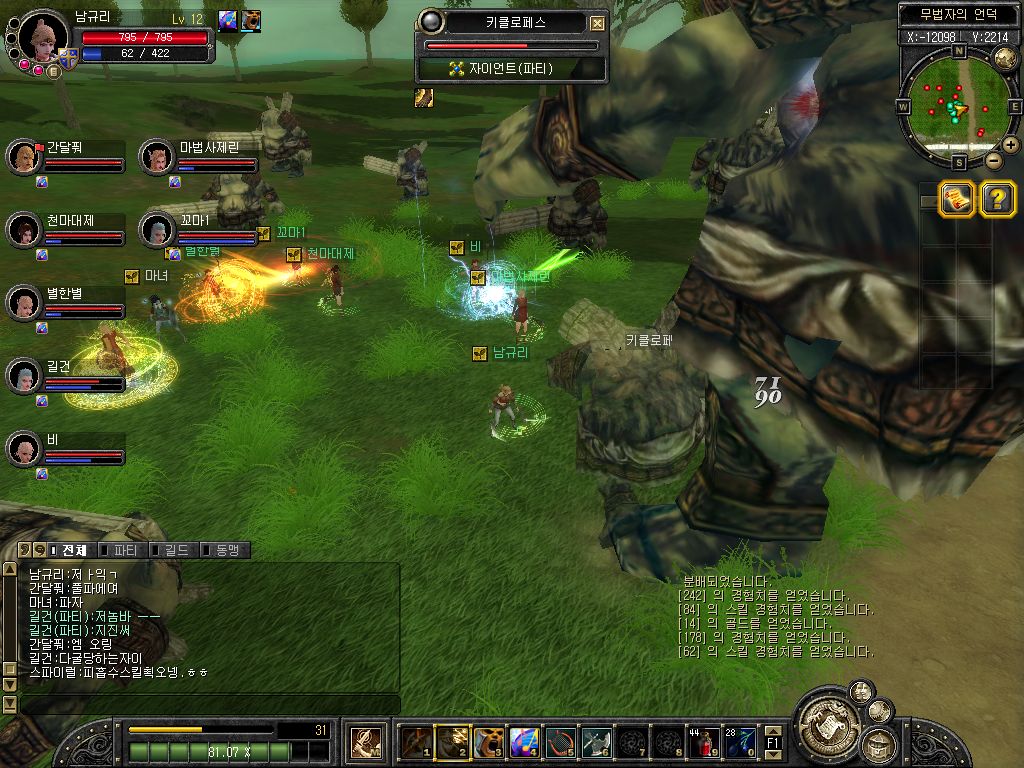
Task: Zoom out the minimap with minus button
Action: pos(994,160)
